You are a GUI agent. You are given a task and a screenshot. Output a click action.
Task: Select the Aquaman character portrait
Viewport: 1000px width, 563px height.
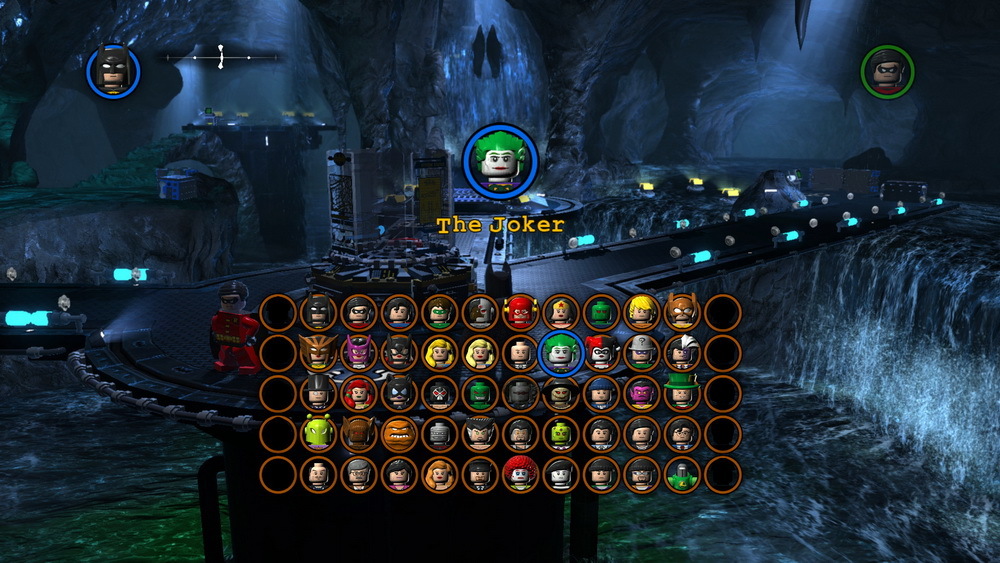coord(641,312)
